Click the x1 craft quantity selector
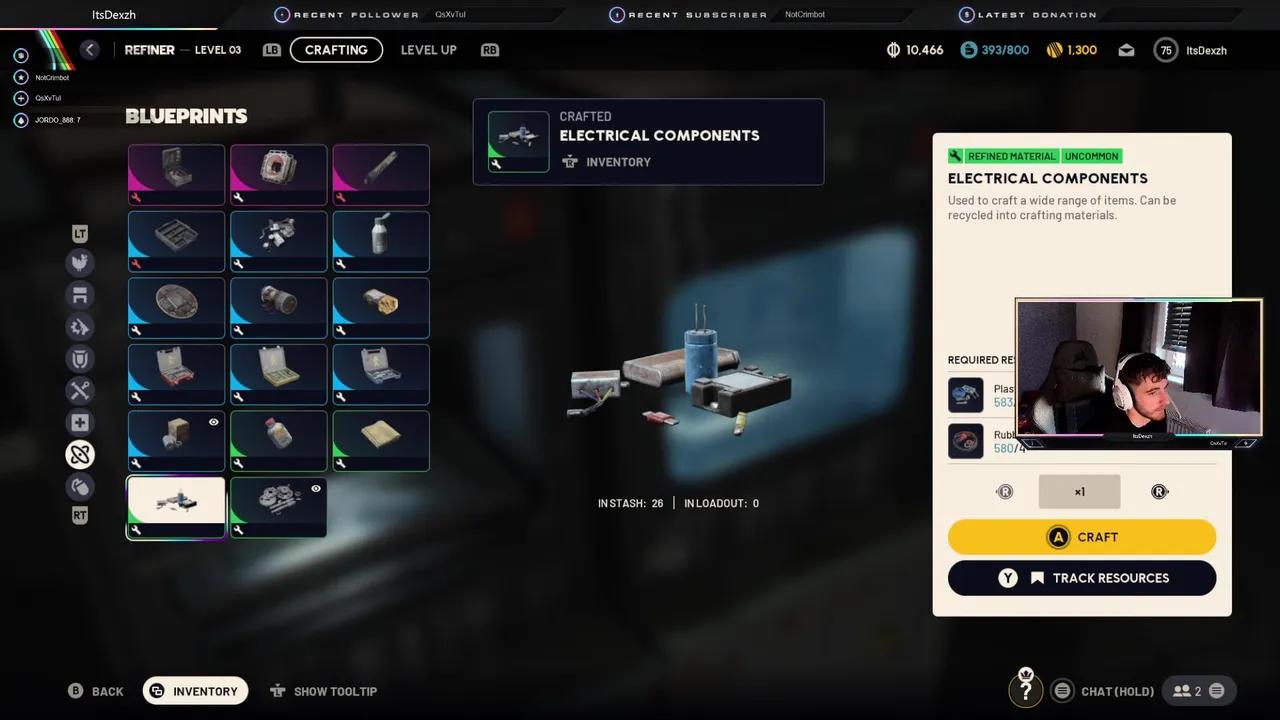 [1079, 491]
